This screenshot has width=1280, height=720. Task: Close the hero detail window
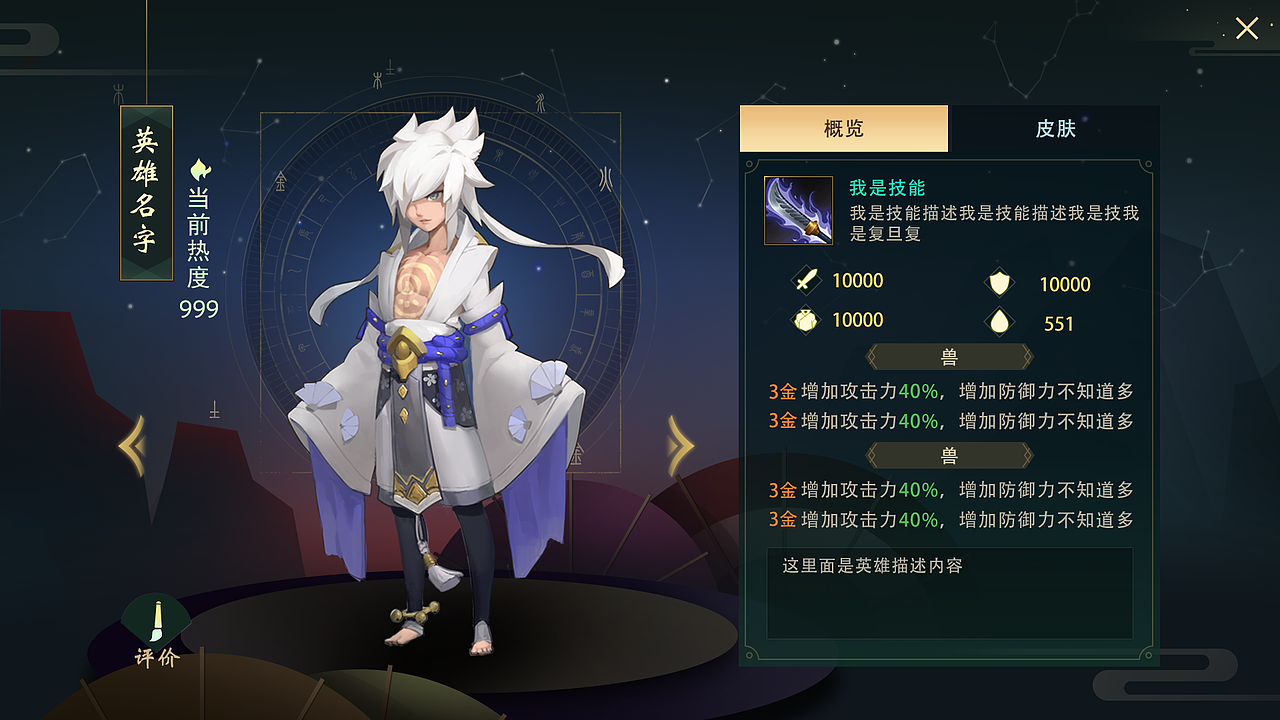click(1246, 29)
